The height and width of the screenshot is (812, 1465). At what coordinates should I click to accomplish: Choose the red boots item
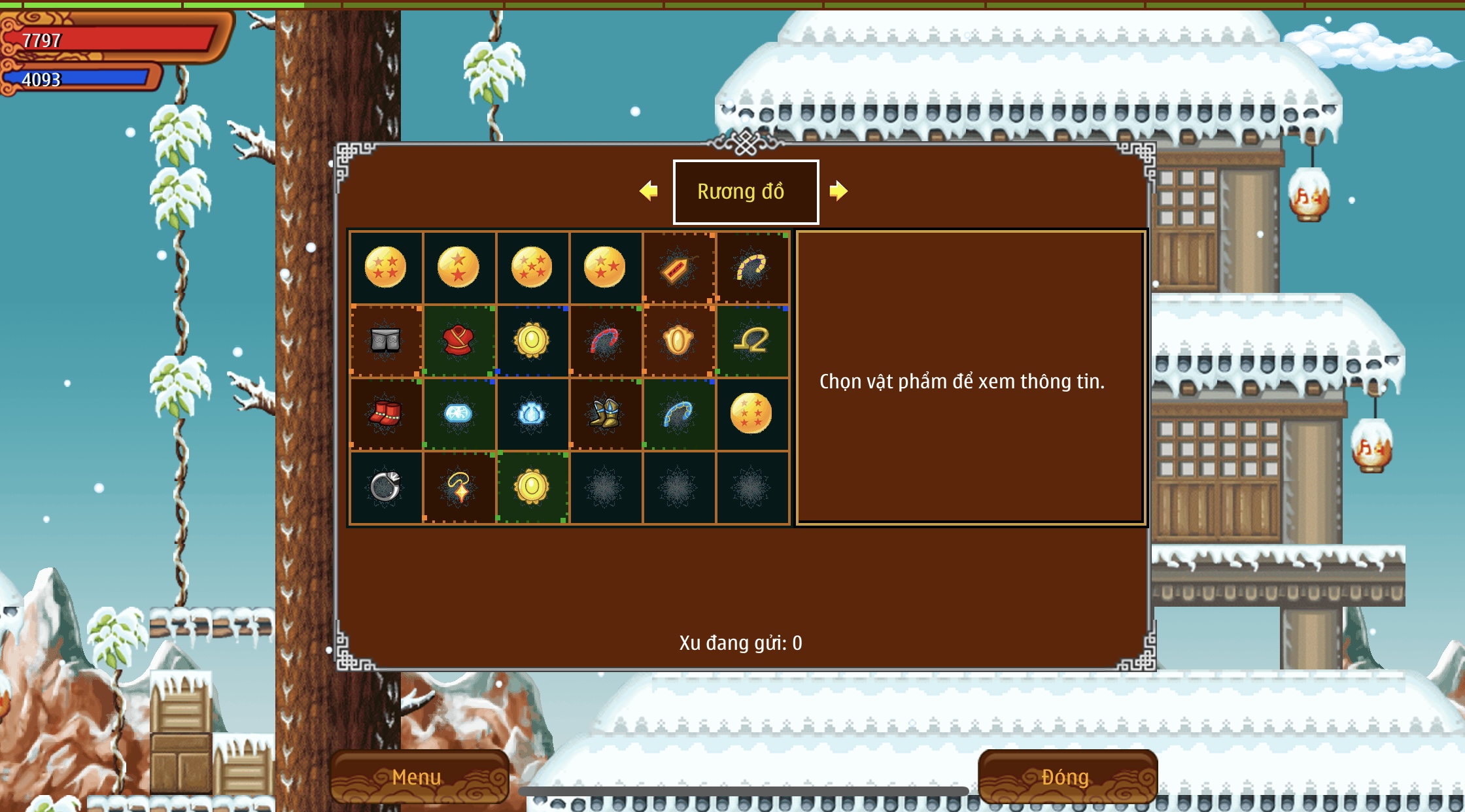click(x=385, y=414)
